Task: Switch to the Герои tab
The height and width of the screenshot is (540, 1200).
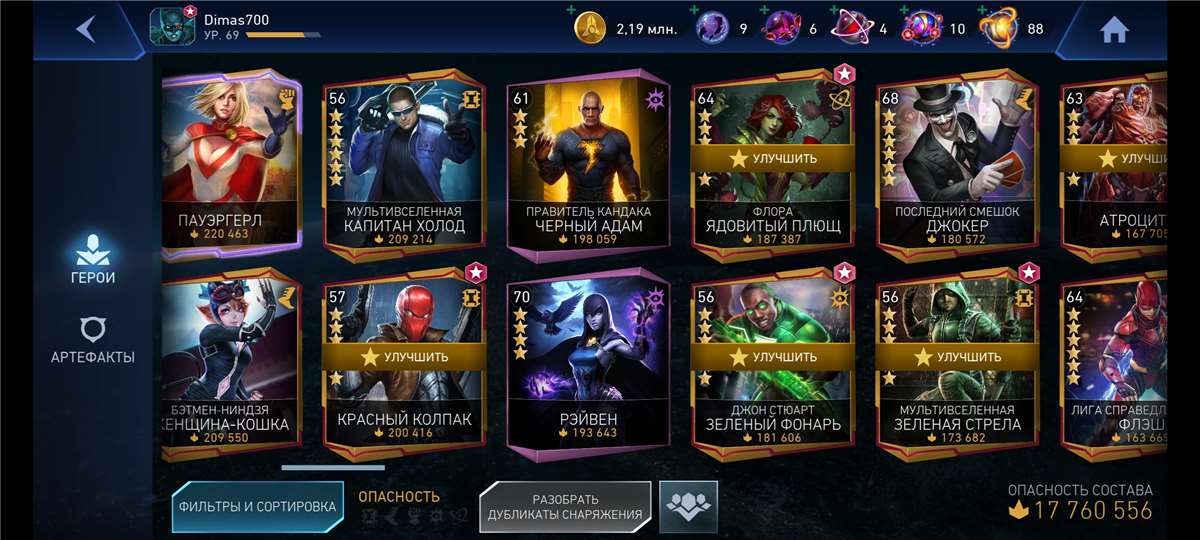Action: click(x=93, y=258)
